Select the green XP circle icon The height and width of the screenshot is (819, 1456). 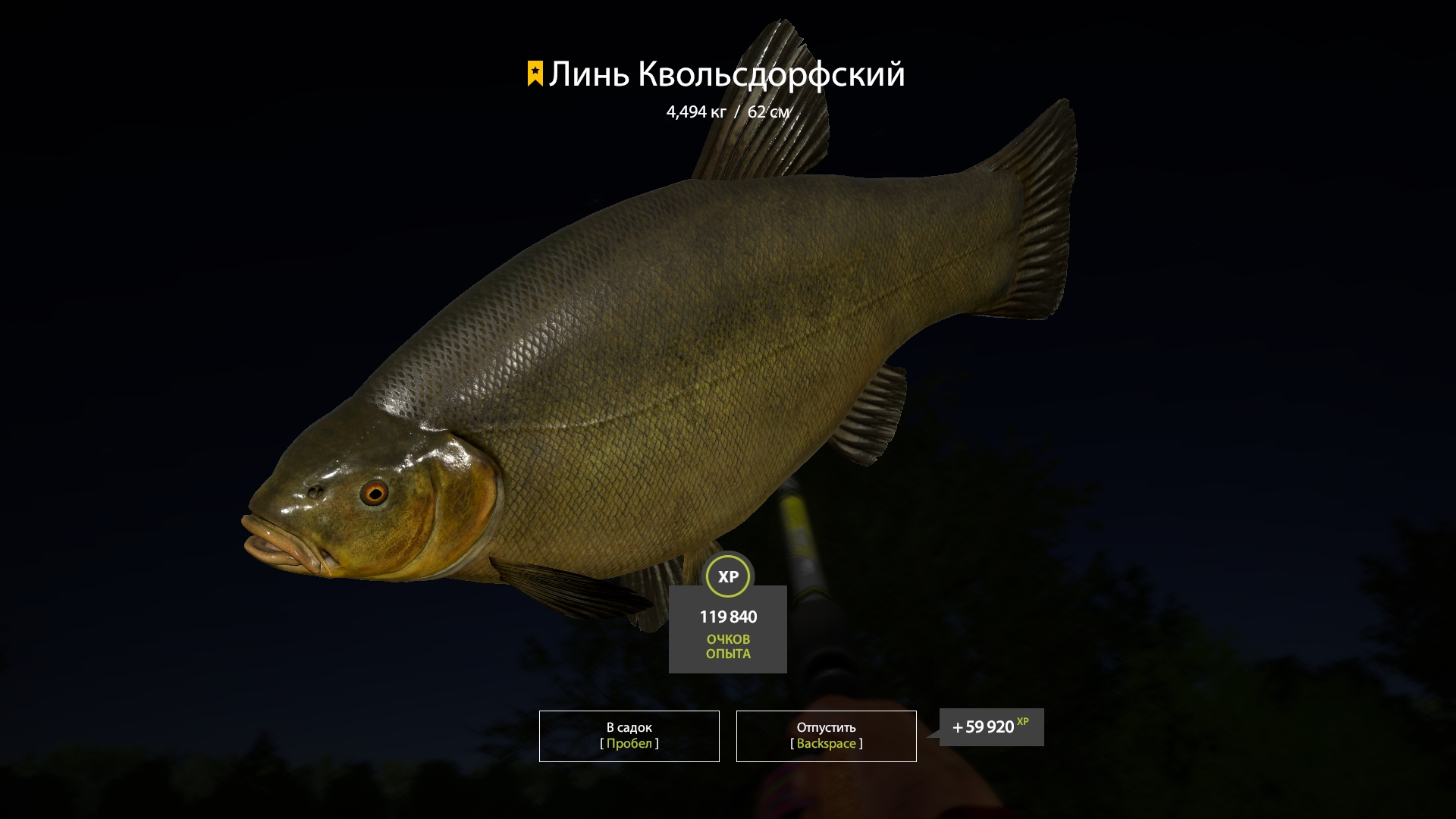pyautogui.click(x=727, y=576)
